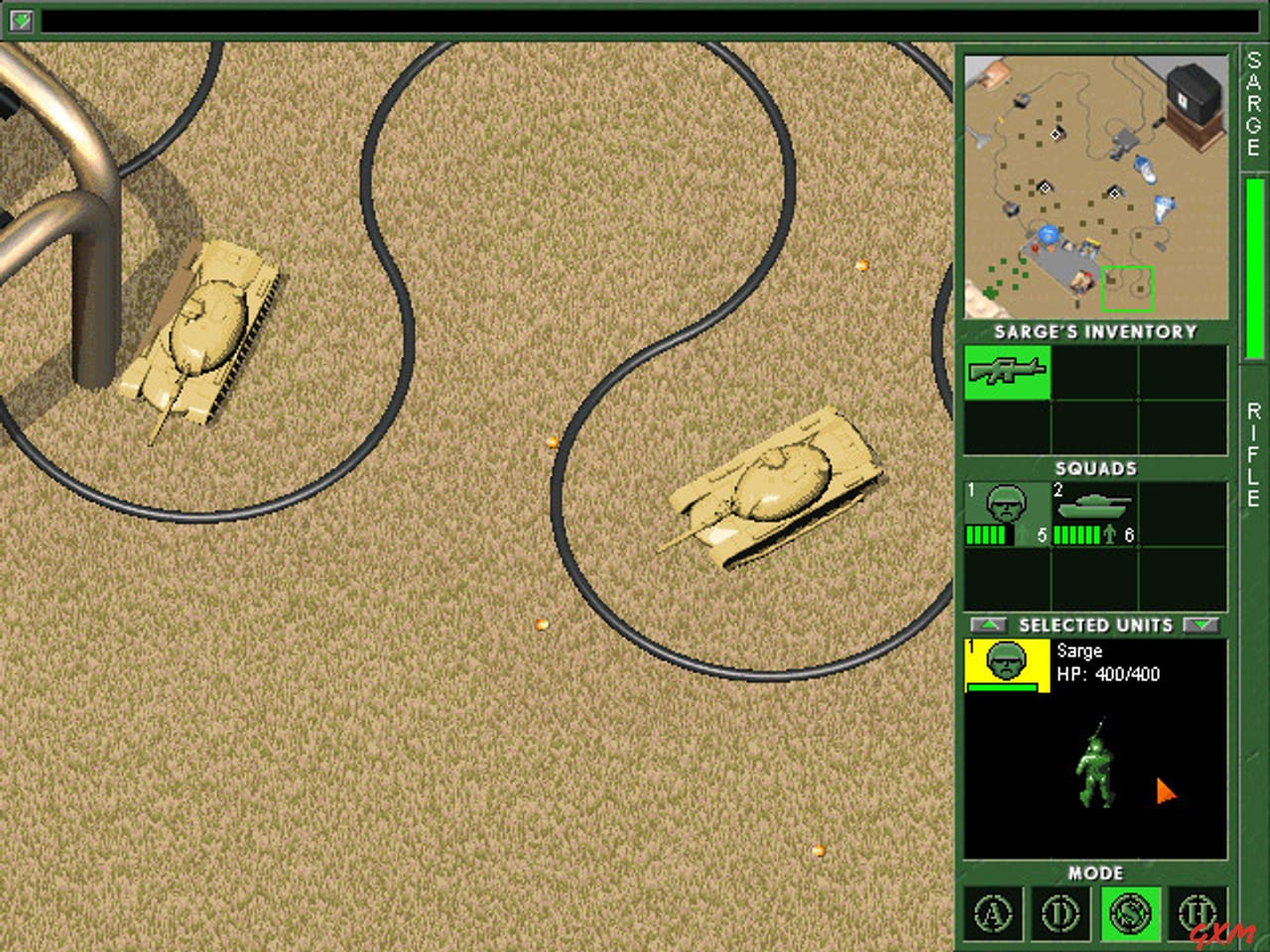Click the SELECTED UNITS header

click(1095, 625)
